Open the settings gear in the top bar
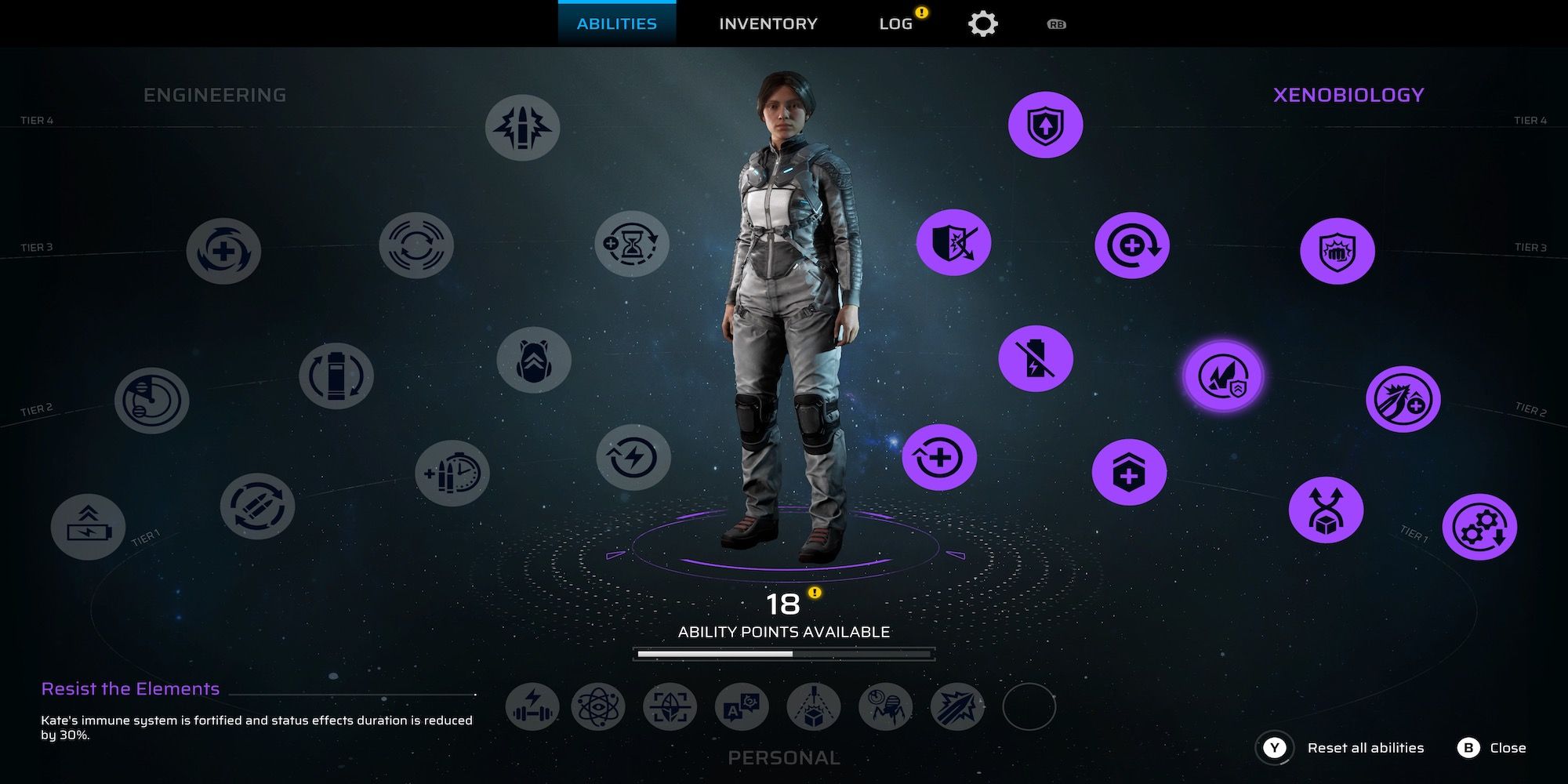1568x784 pixels. tap(983, 23)
